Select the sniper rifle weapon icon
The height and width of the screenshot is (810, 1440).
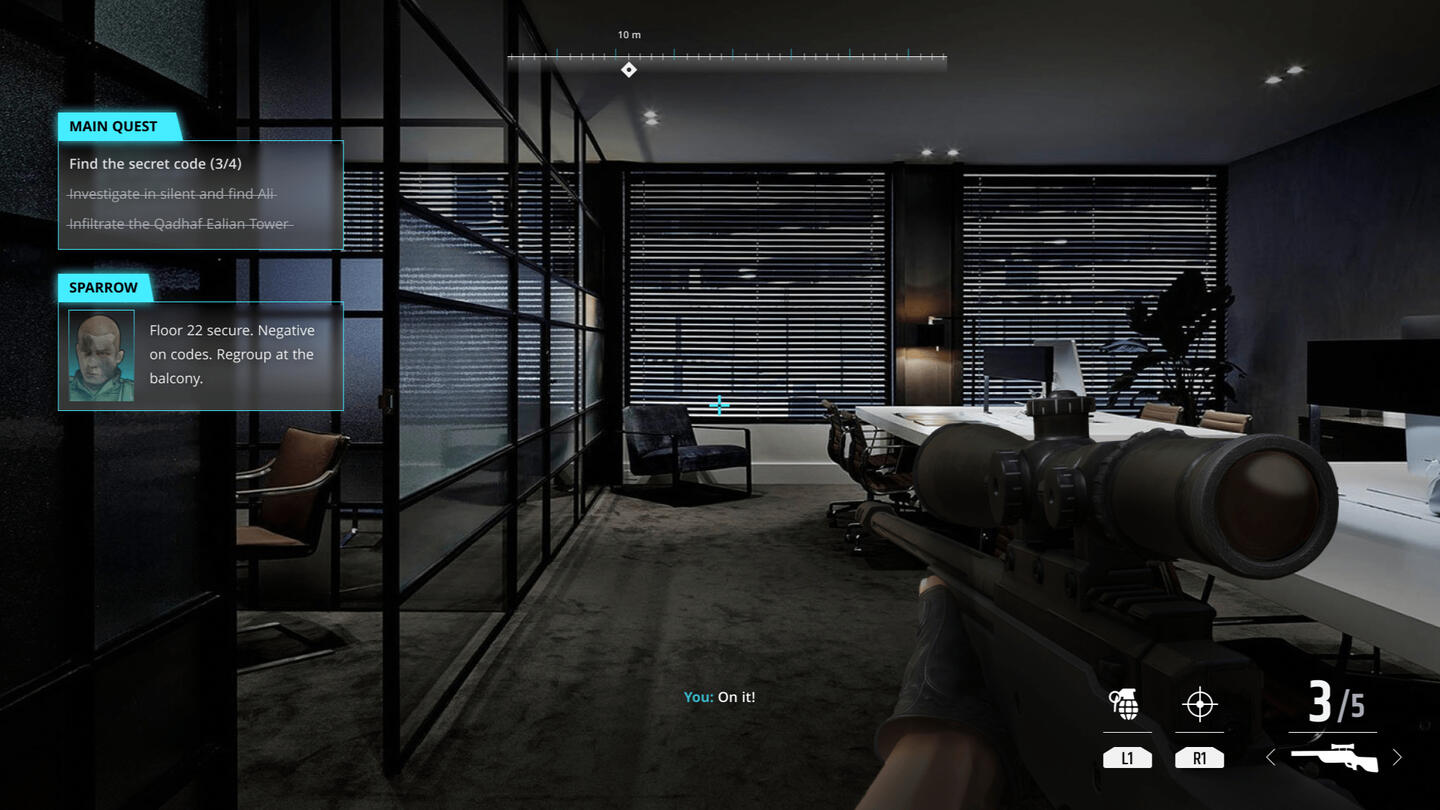pos(1334,758)
